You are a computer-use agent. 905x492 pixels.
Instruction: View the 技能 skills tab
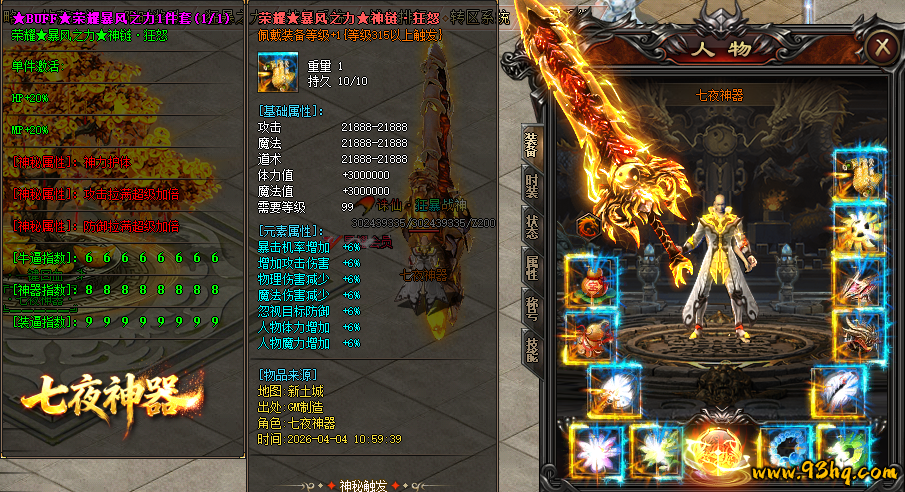(531, 346)
